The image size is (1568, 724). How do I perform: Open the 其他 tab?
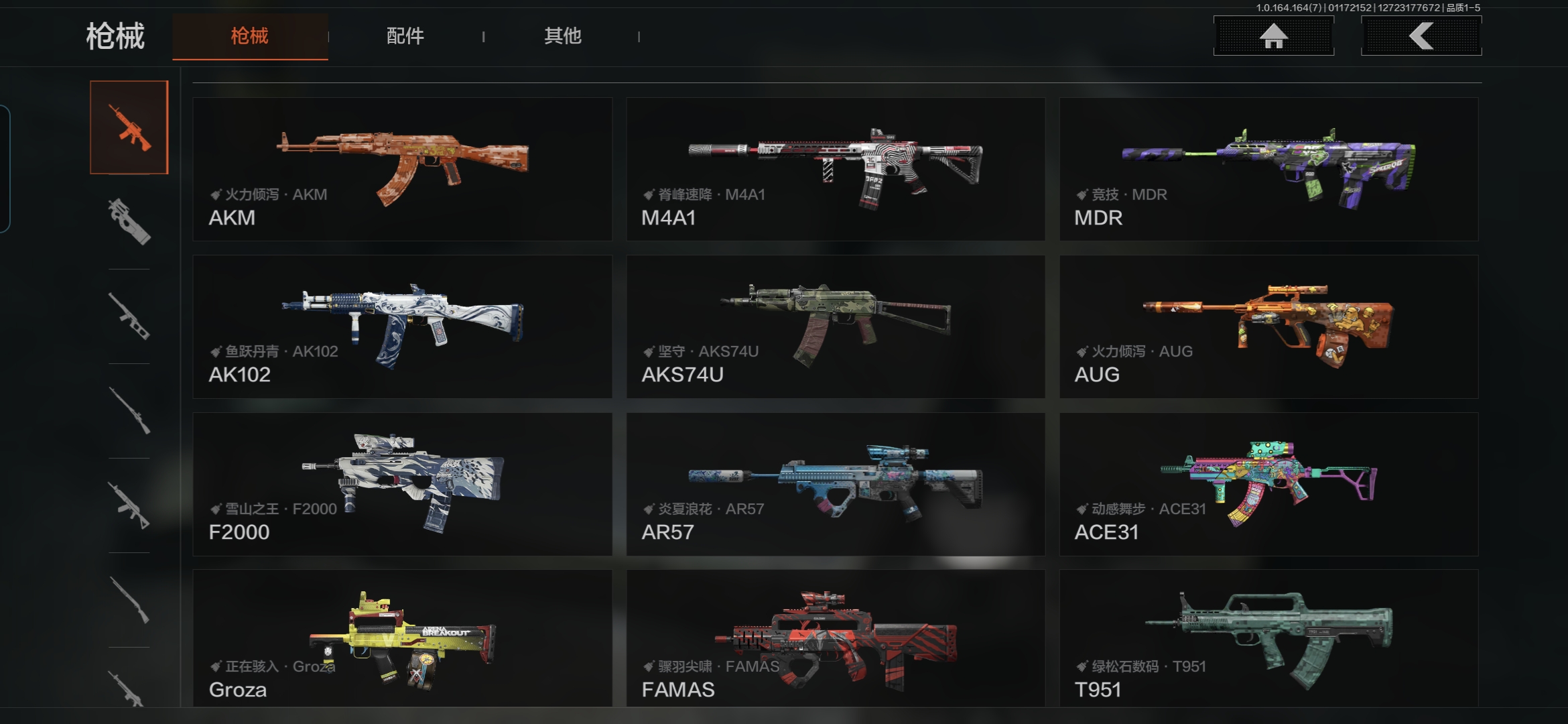point(562,36)
